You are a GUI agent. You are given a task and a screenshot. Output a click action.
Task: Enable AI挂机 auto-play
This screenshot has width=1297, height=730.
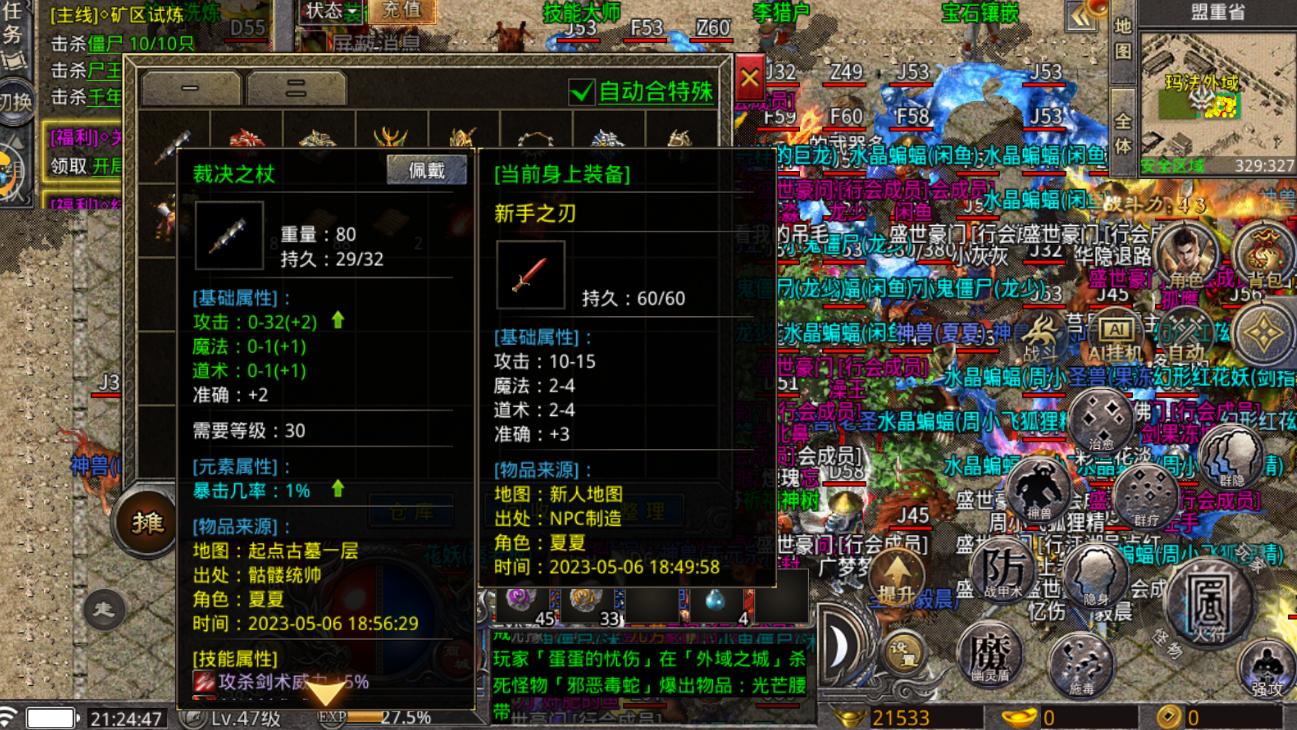coord(1114,334)
